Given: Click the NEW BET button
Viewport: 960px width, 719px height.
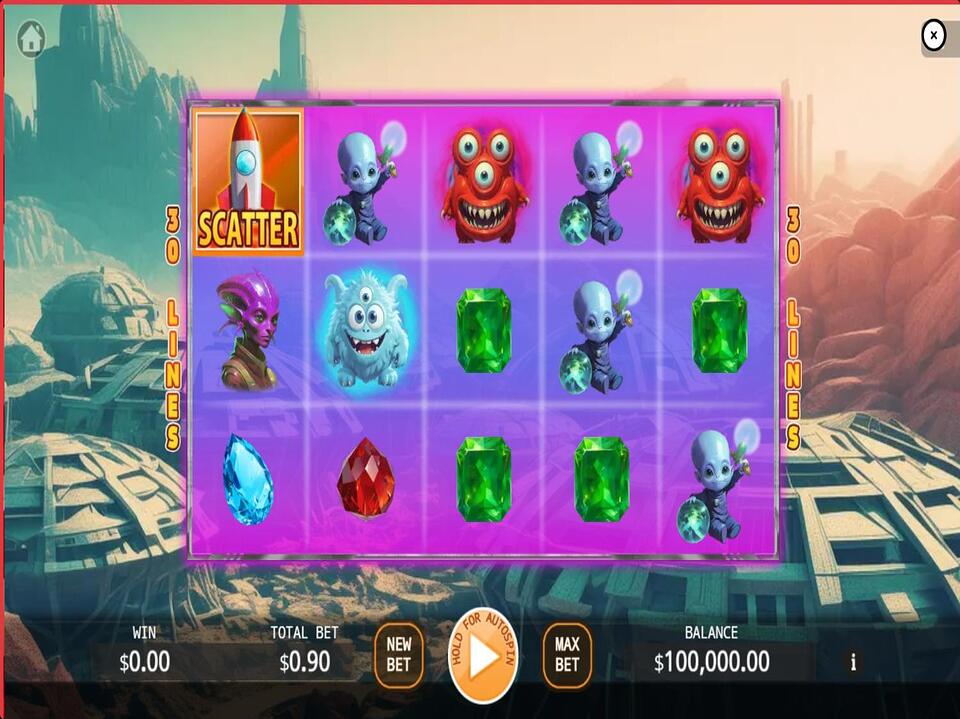Looking at the screenshot, I should pos(399,656).
